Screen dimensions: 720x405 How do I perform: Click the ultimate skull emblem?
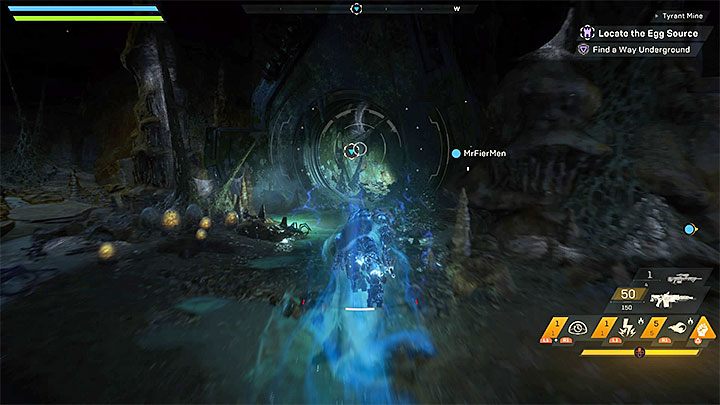[640, 352]
